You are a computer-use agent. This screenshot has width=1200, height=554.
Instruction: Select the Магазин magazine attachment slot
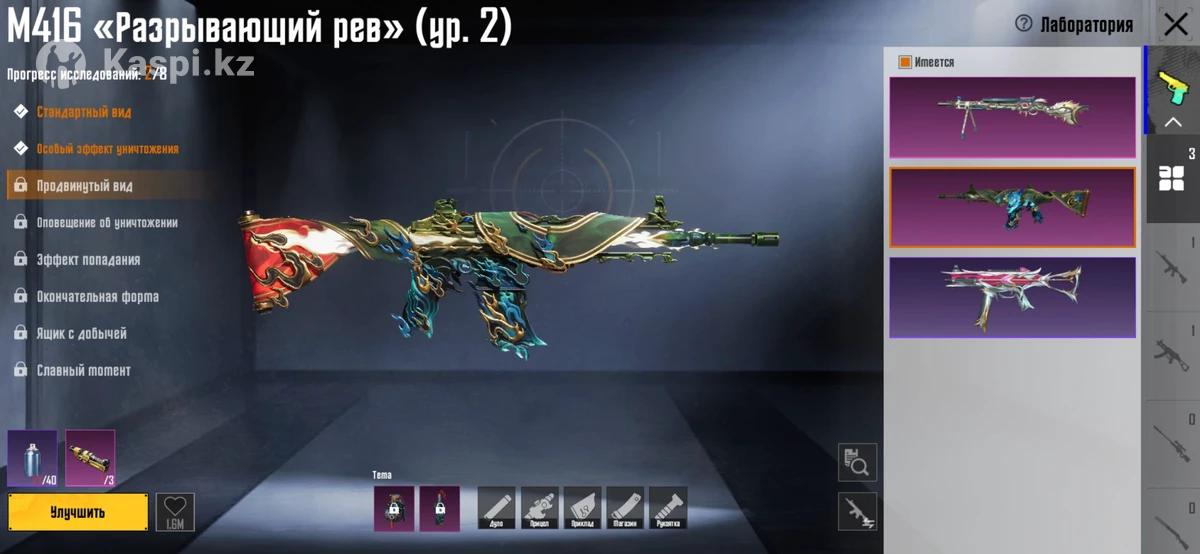(x=625, y=507)
